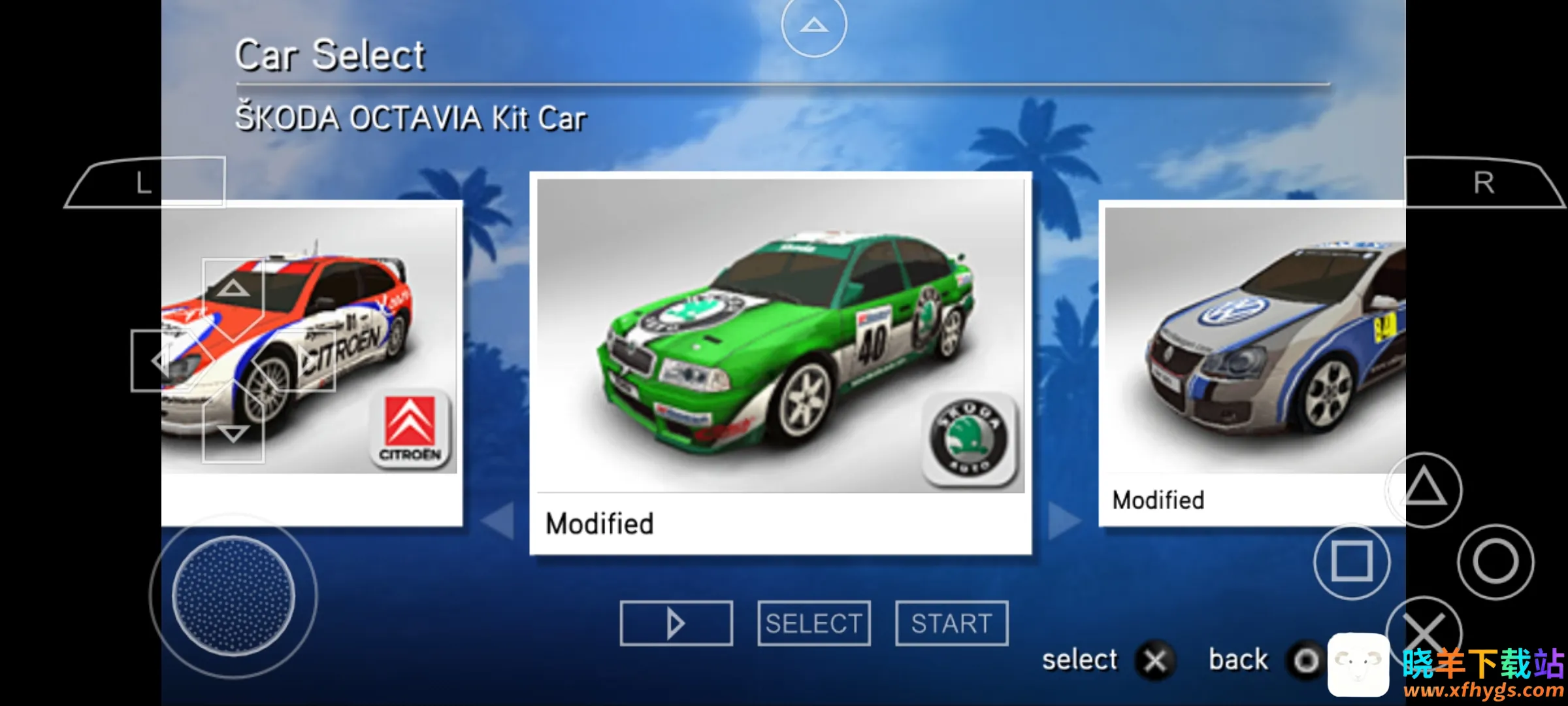
Task: Pick the blue and grey Volkswagen car card
Action: point(1251,363)
